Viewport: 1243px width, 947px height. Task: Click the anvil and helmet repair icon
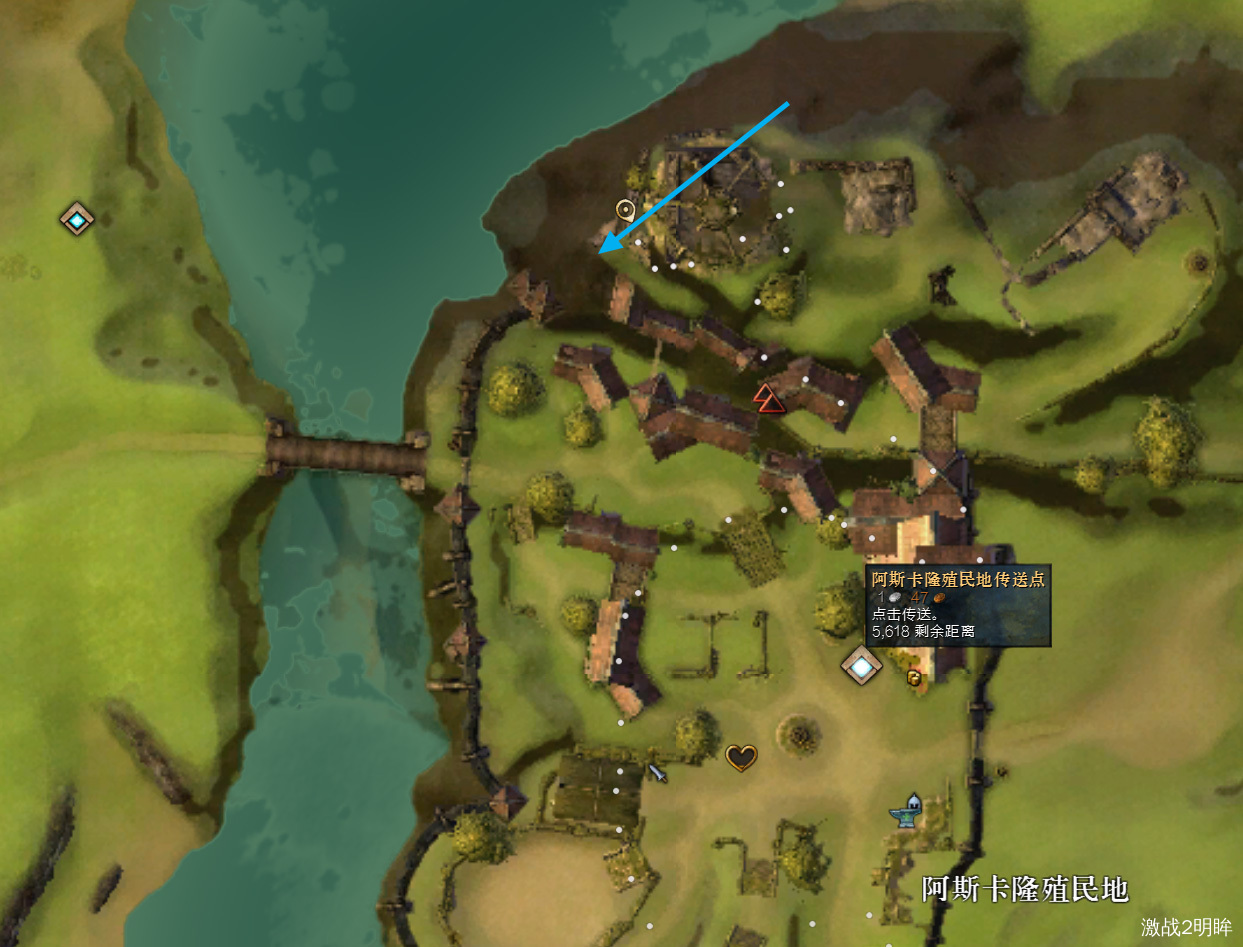906,810
